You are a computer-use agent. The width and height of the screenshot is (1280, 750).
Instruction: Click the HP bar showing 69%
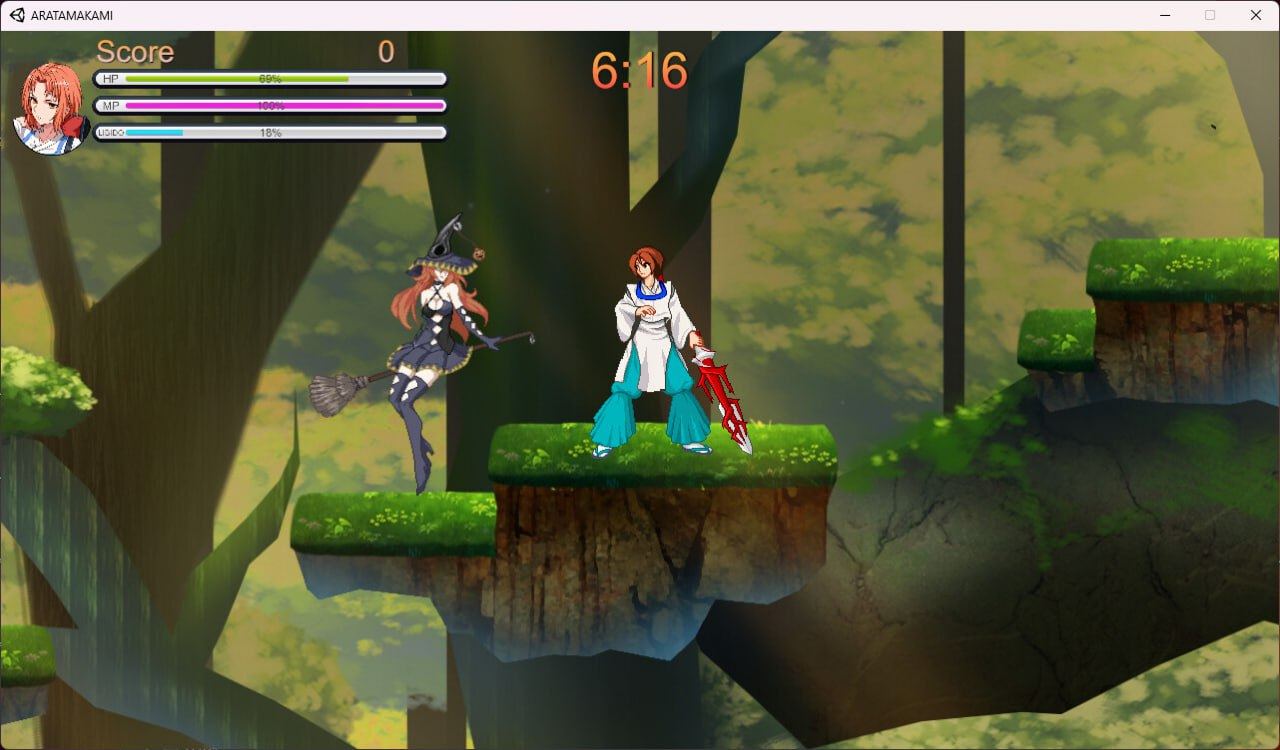[270, 78]
